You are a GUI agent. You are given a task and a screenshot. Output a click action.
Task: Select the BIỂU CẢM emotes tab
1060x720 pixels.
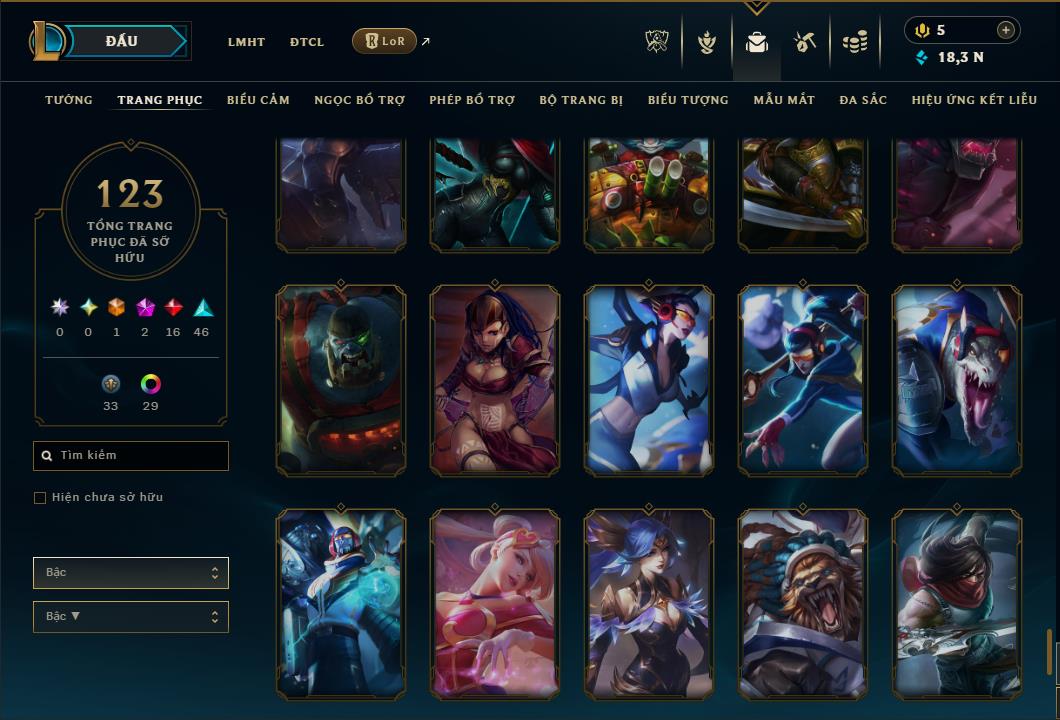(258, 100)
